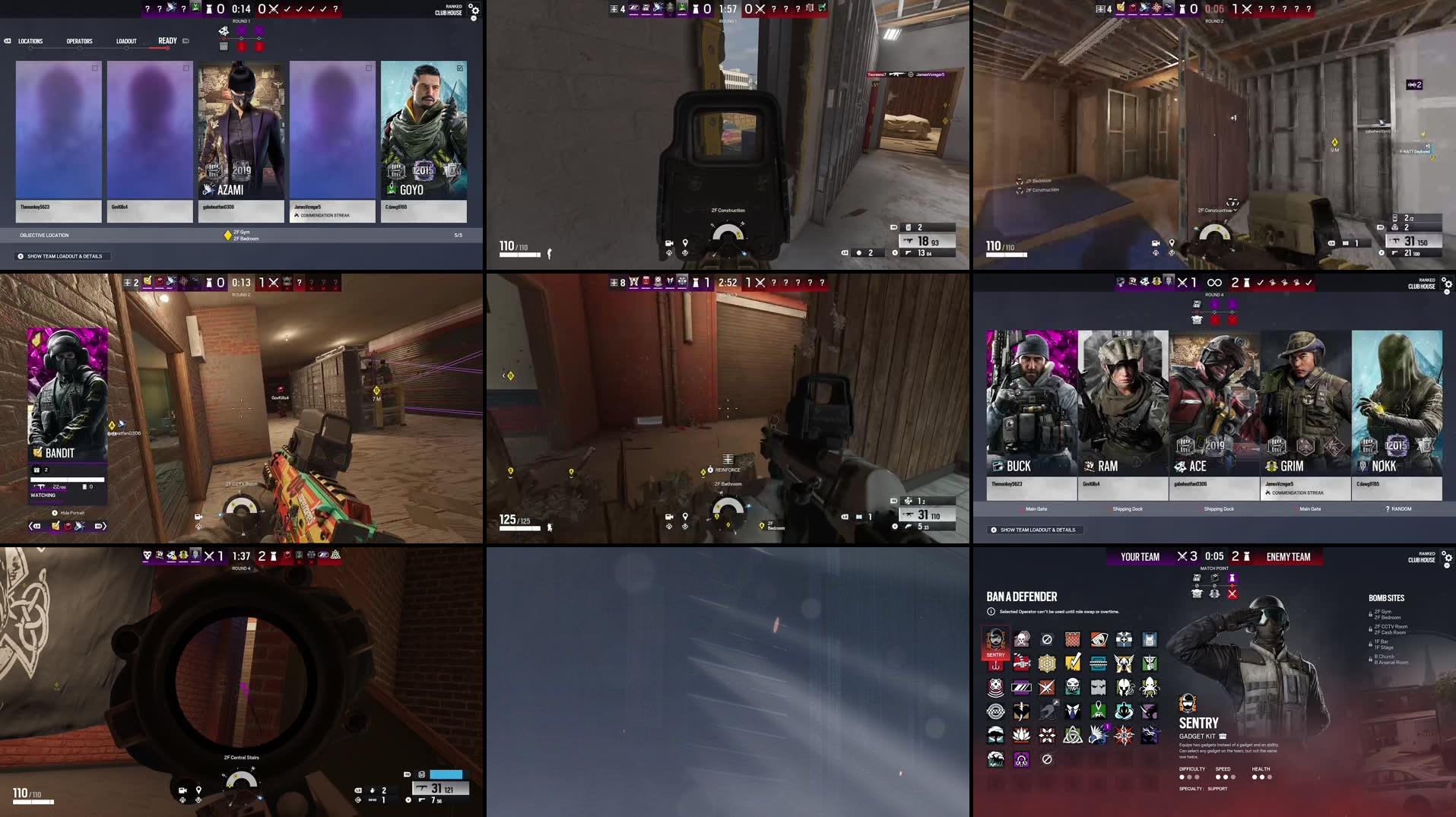
Task: Click Castle's barricade operator icon
Action: [x=1072, y=639]
